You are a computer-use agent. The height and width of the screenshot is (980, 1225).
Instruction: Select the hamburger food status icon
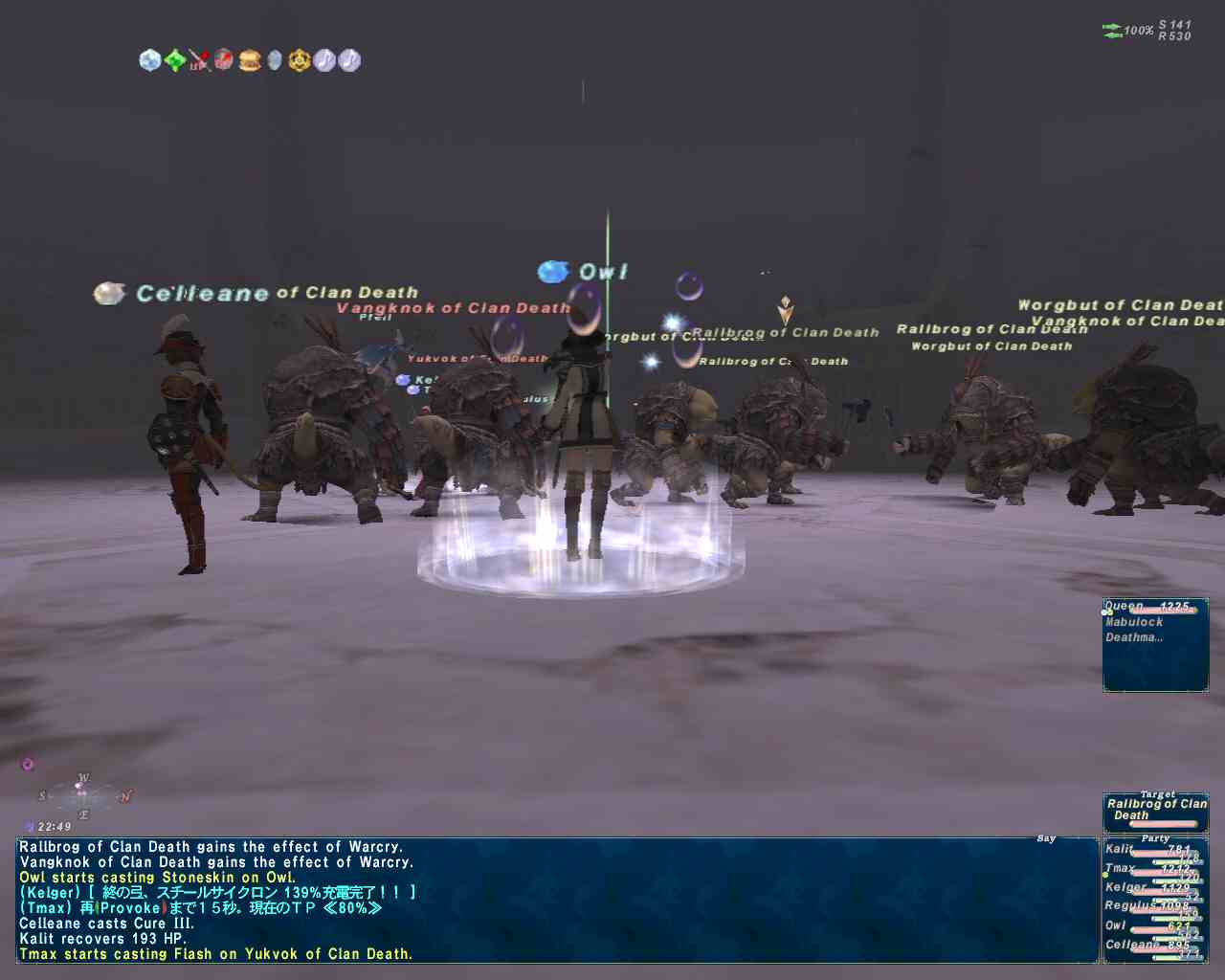[x=250, y=60]
